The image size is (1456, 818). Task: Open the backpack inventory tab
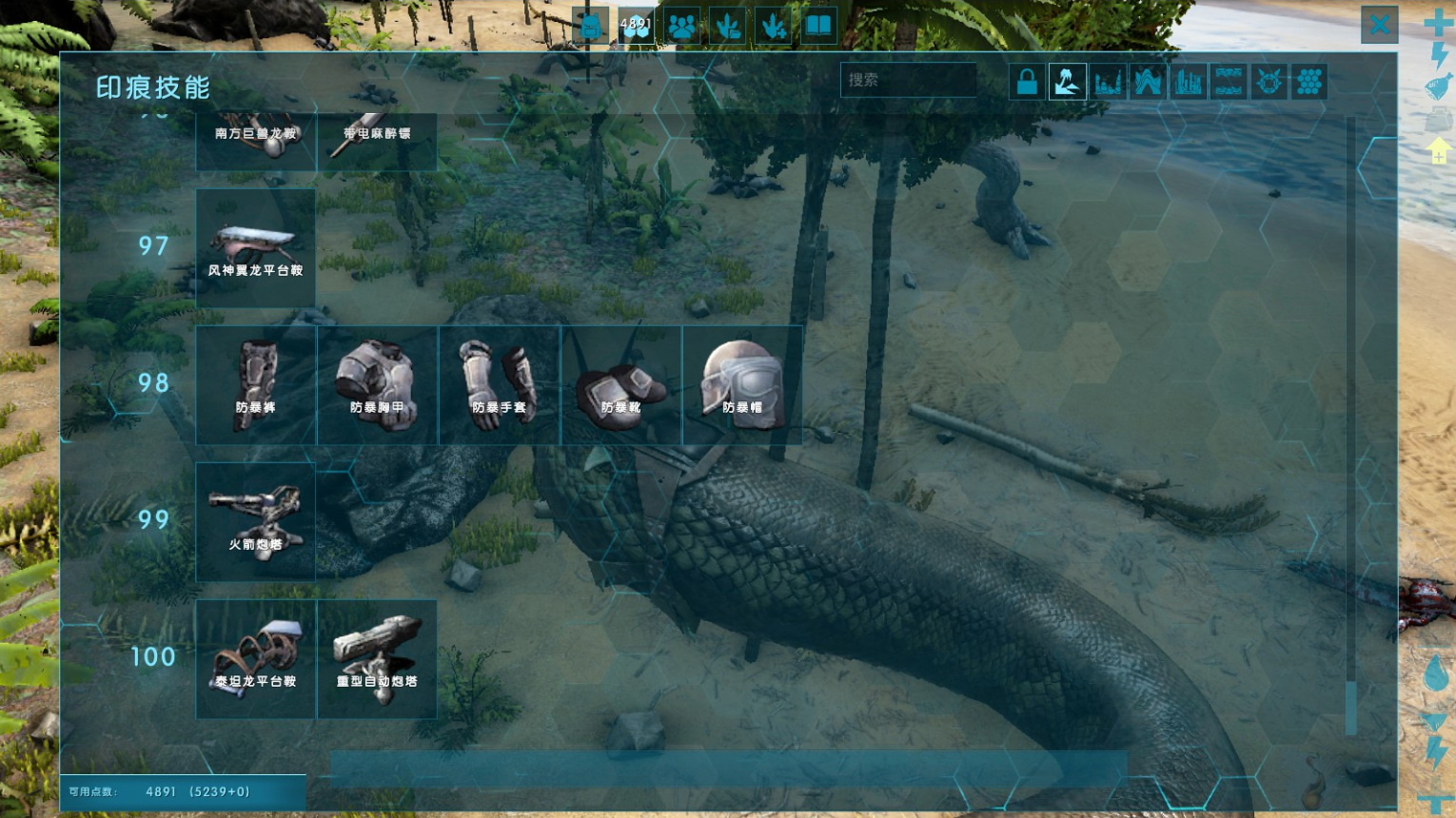point(591,26)
